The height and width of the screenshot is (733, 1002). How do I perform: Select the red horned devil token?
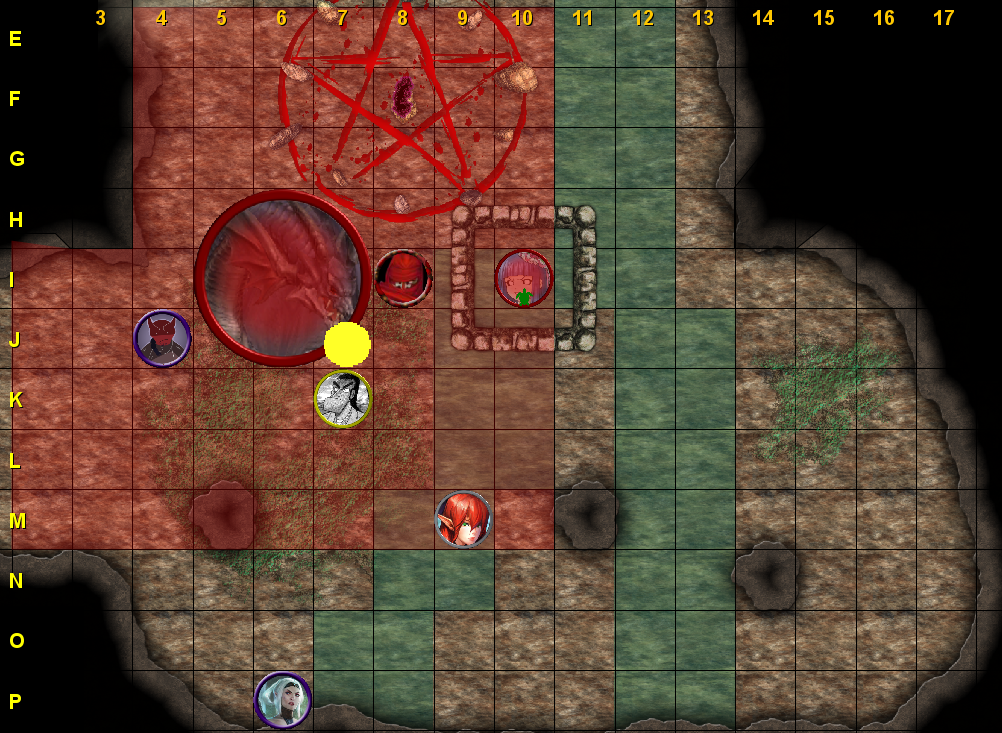point(162,339)
